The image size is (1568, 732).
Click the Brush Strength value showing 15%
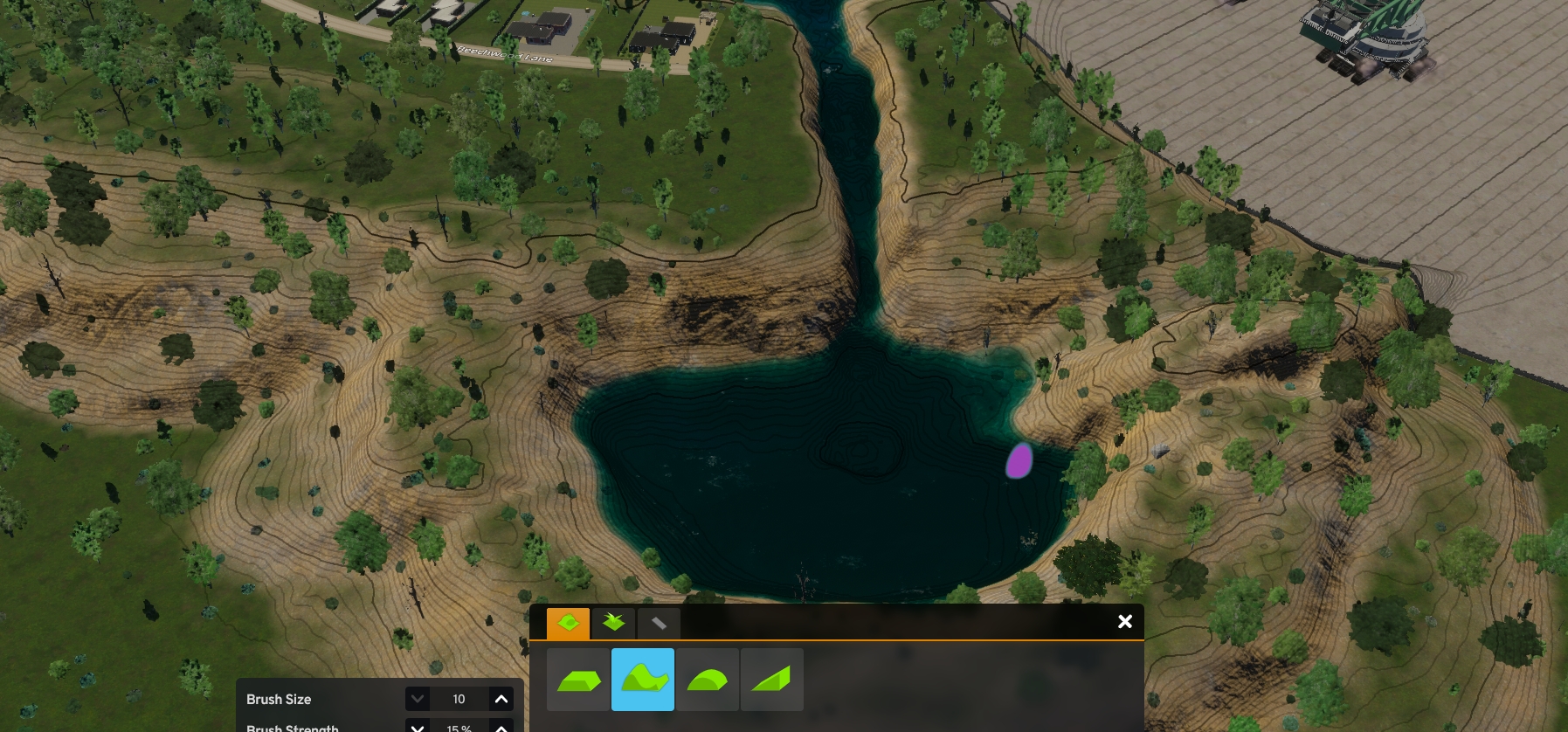point(459,729)
